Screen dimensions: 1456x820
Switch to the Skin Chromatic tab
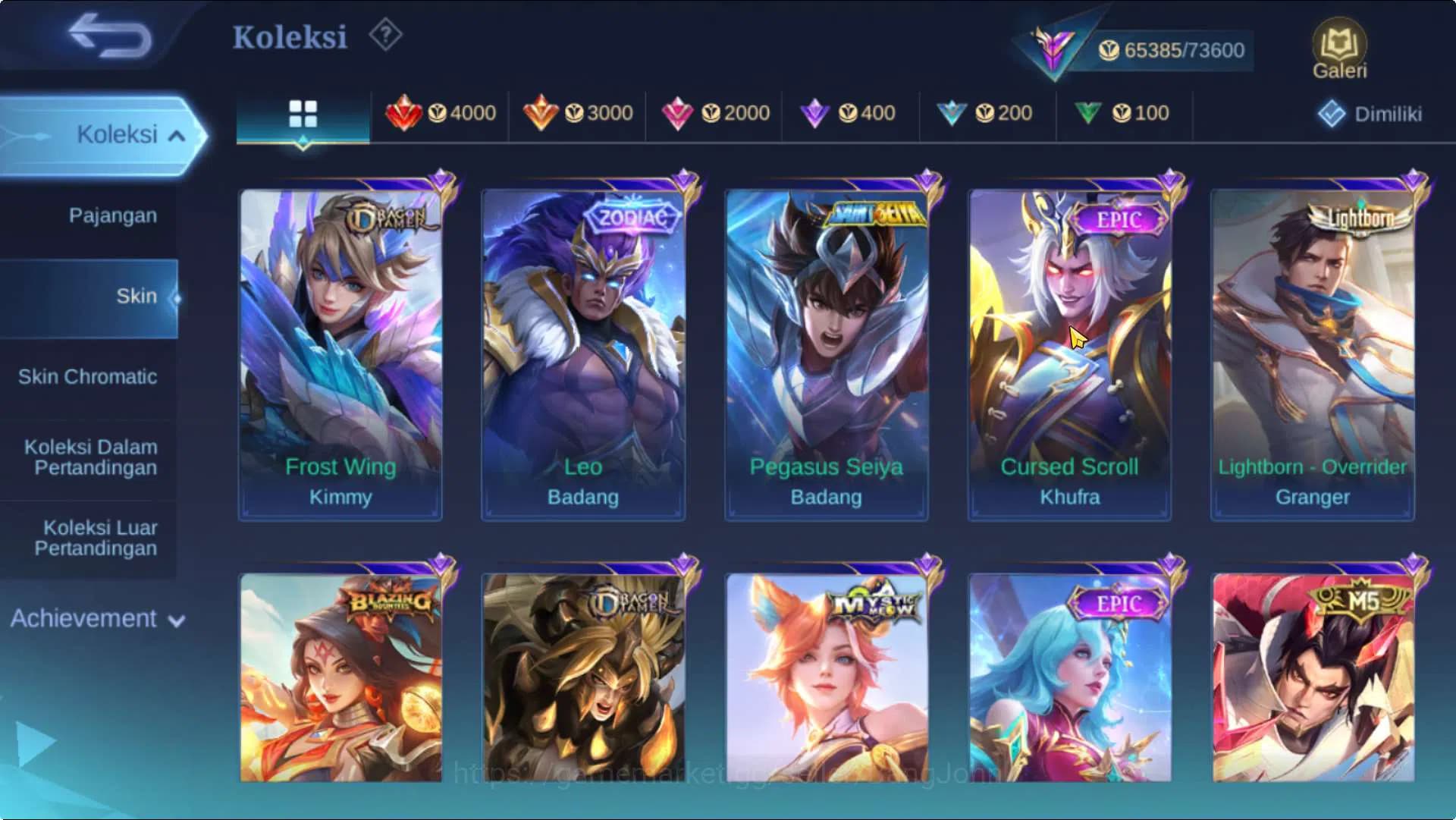pos(89,376)
